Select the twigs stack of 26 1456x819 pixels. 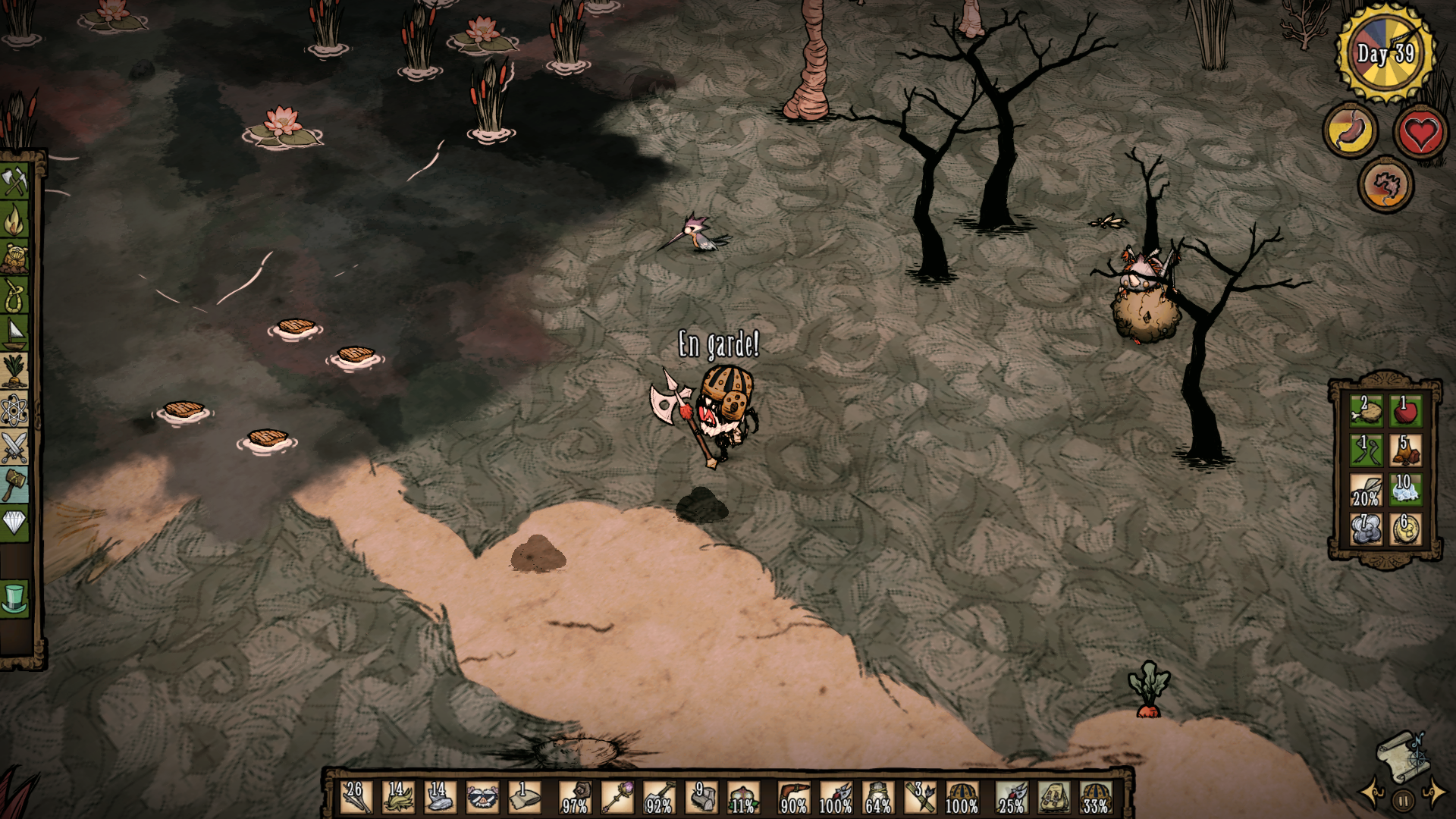356,797
